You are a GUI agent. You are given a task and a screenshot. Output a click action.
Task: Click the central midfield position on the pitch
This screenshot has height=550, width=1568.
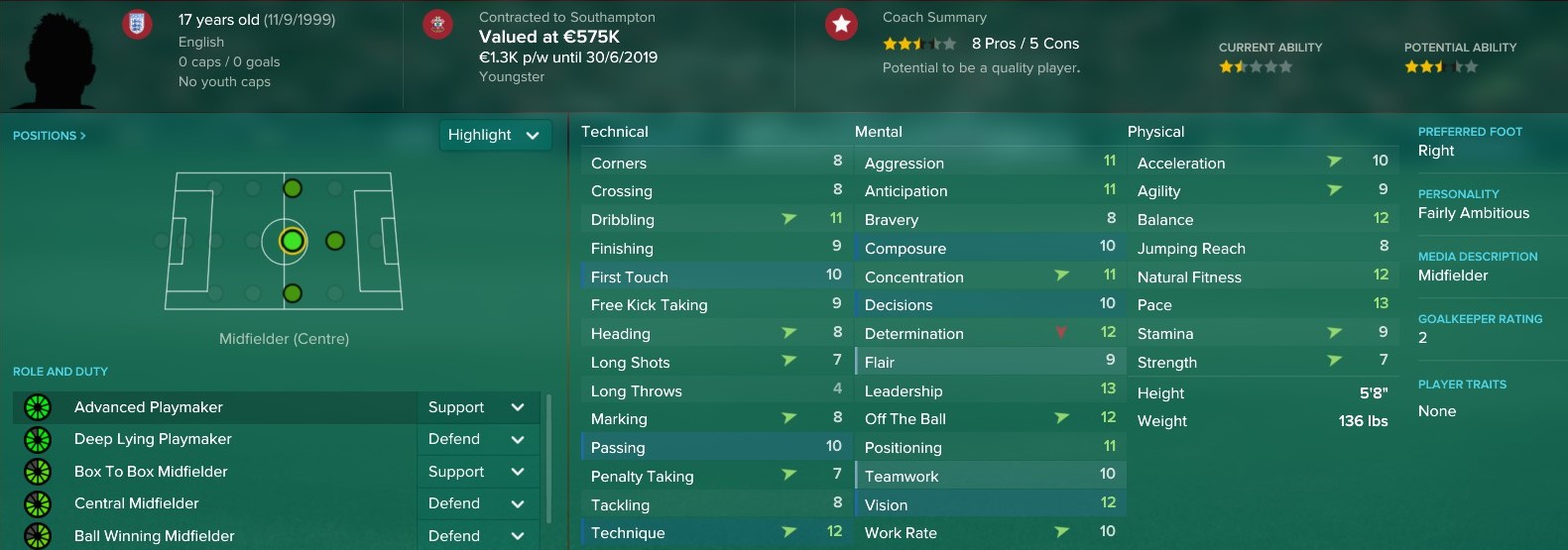pyautogui.click(x=292, y=241)
